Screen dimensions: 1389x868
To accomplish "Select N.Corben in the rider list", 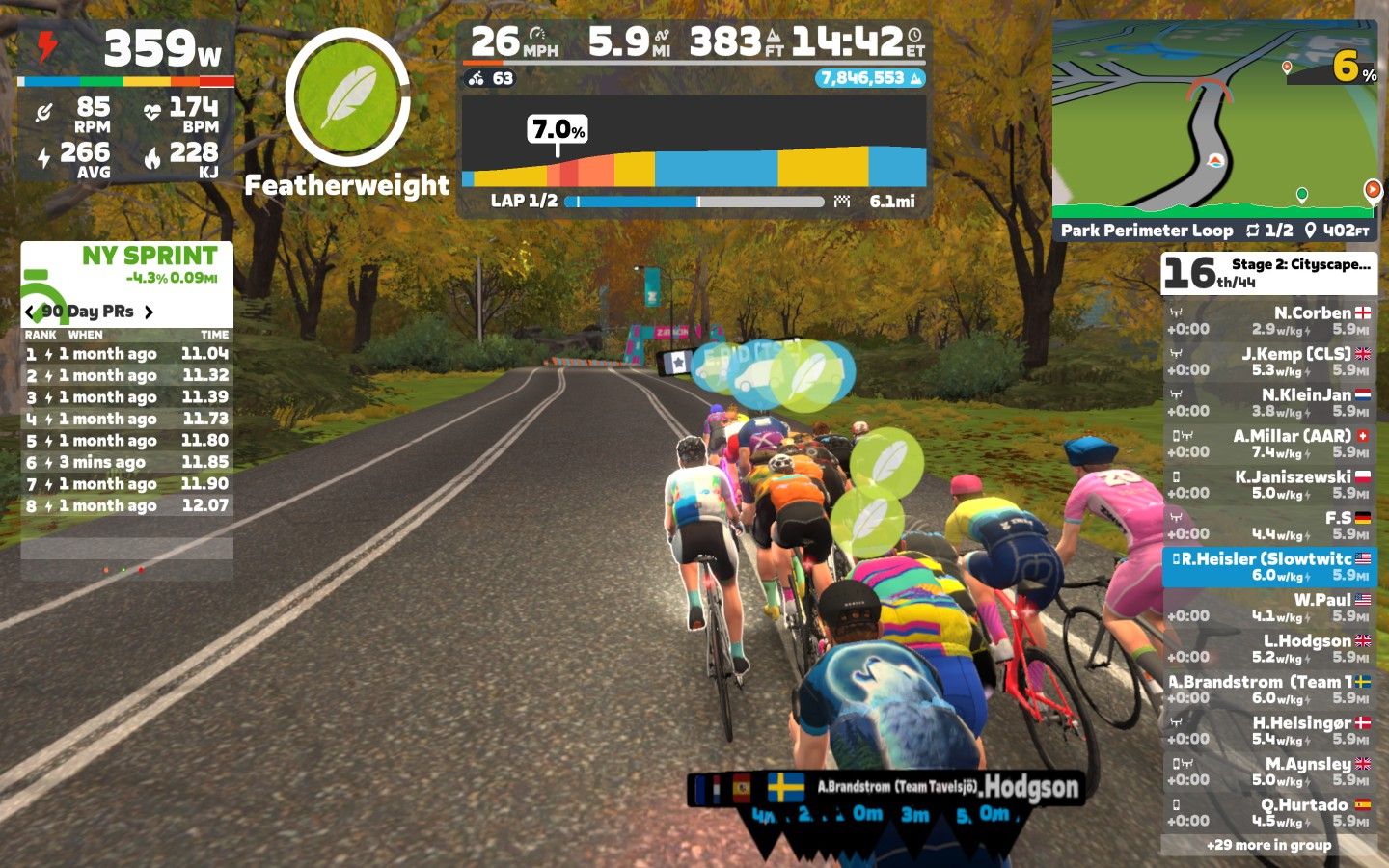I will (1268, 321).
